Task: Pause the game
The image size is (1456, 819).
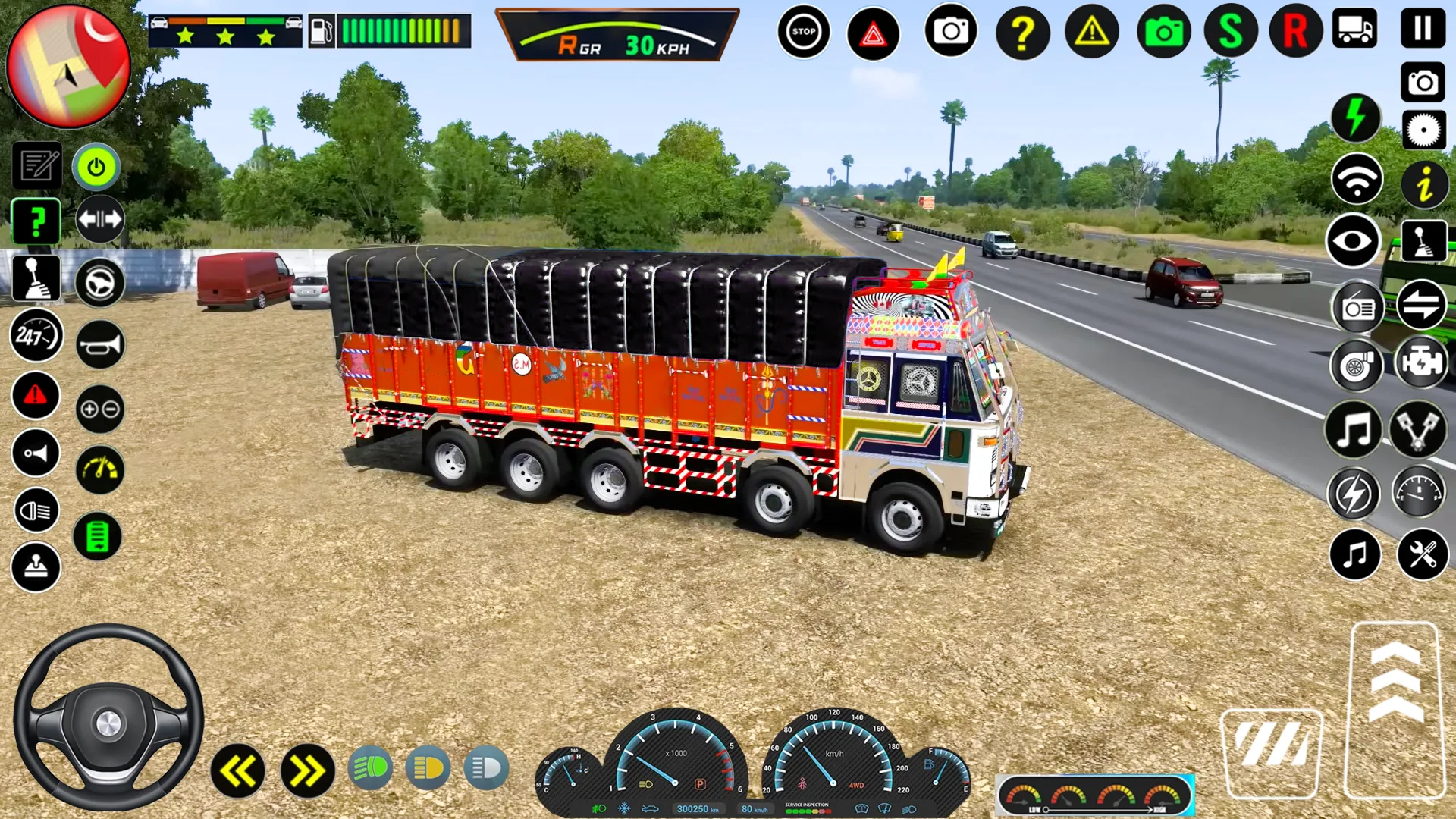Action: point(1423,30)
